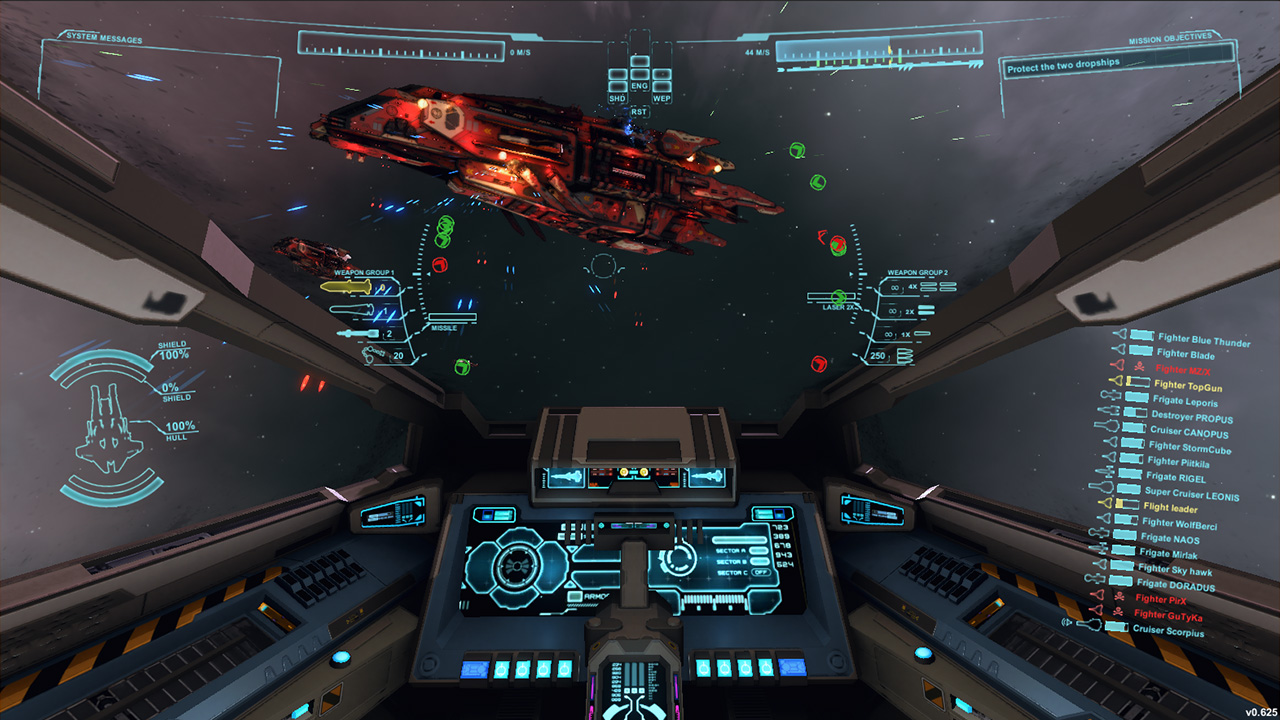Click the skull icon beside Fighter GuTyKa

[x=1120, y=613]
